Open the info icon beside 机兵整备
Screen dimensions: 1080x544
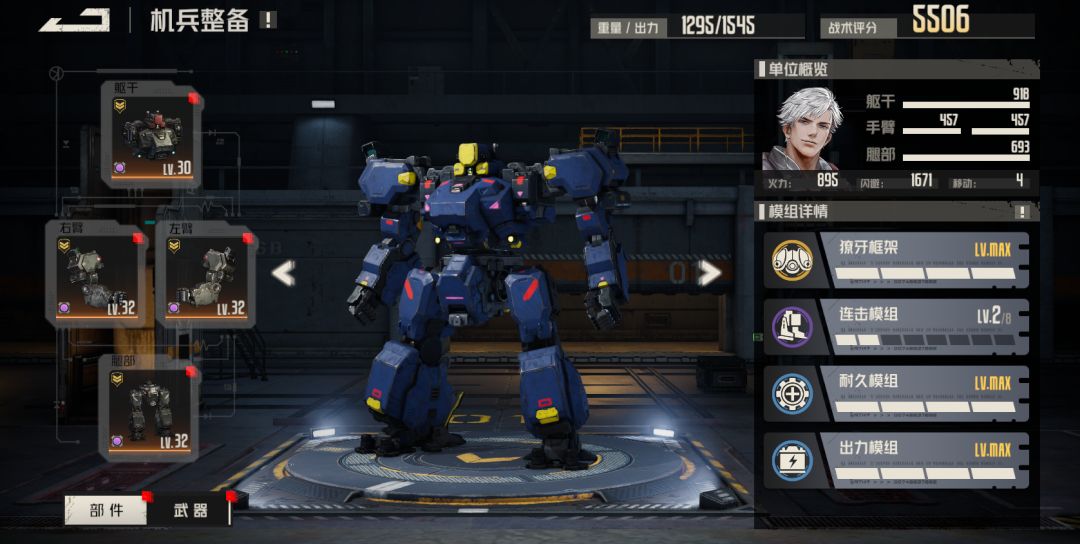click(267, 20)
